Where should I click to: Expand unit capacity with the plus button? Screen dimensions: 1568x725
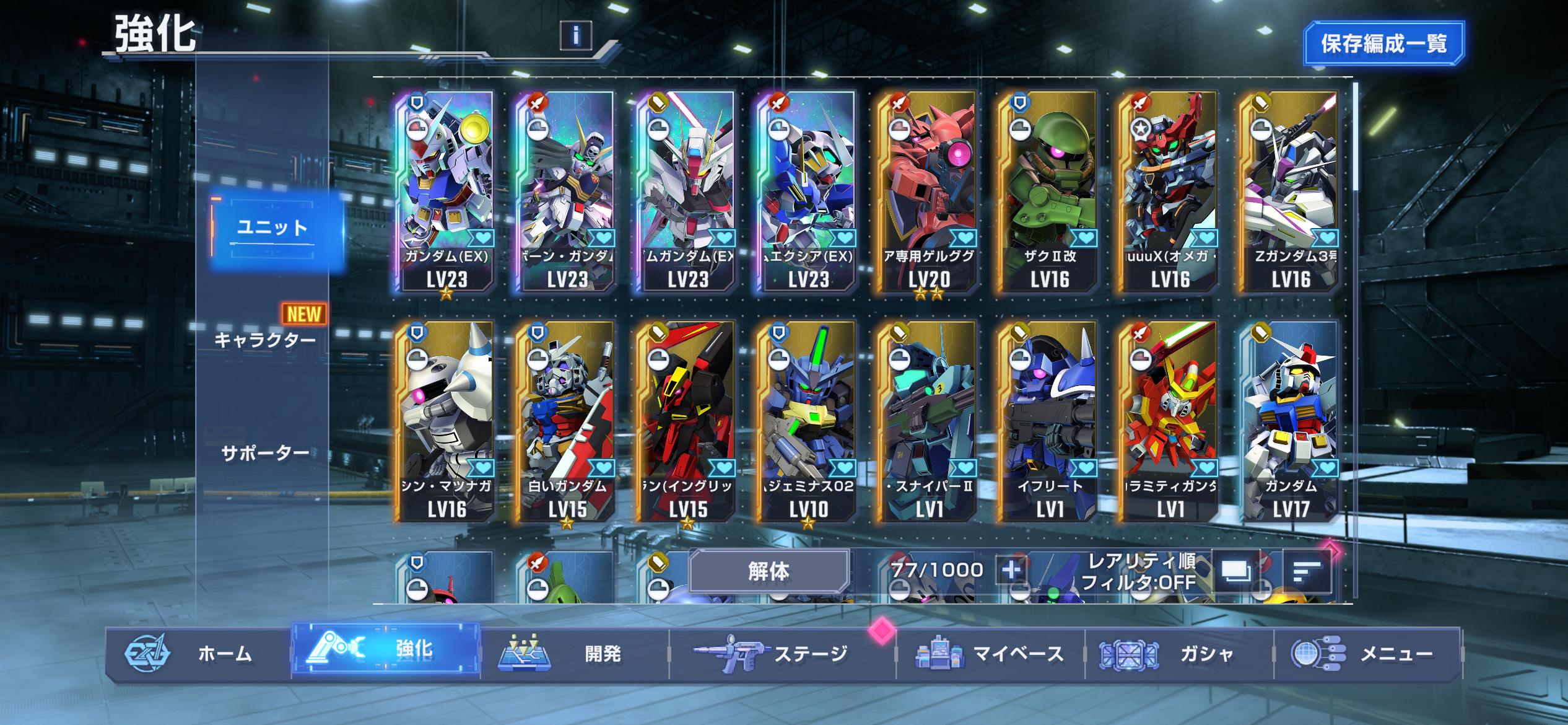[1011, 569]
